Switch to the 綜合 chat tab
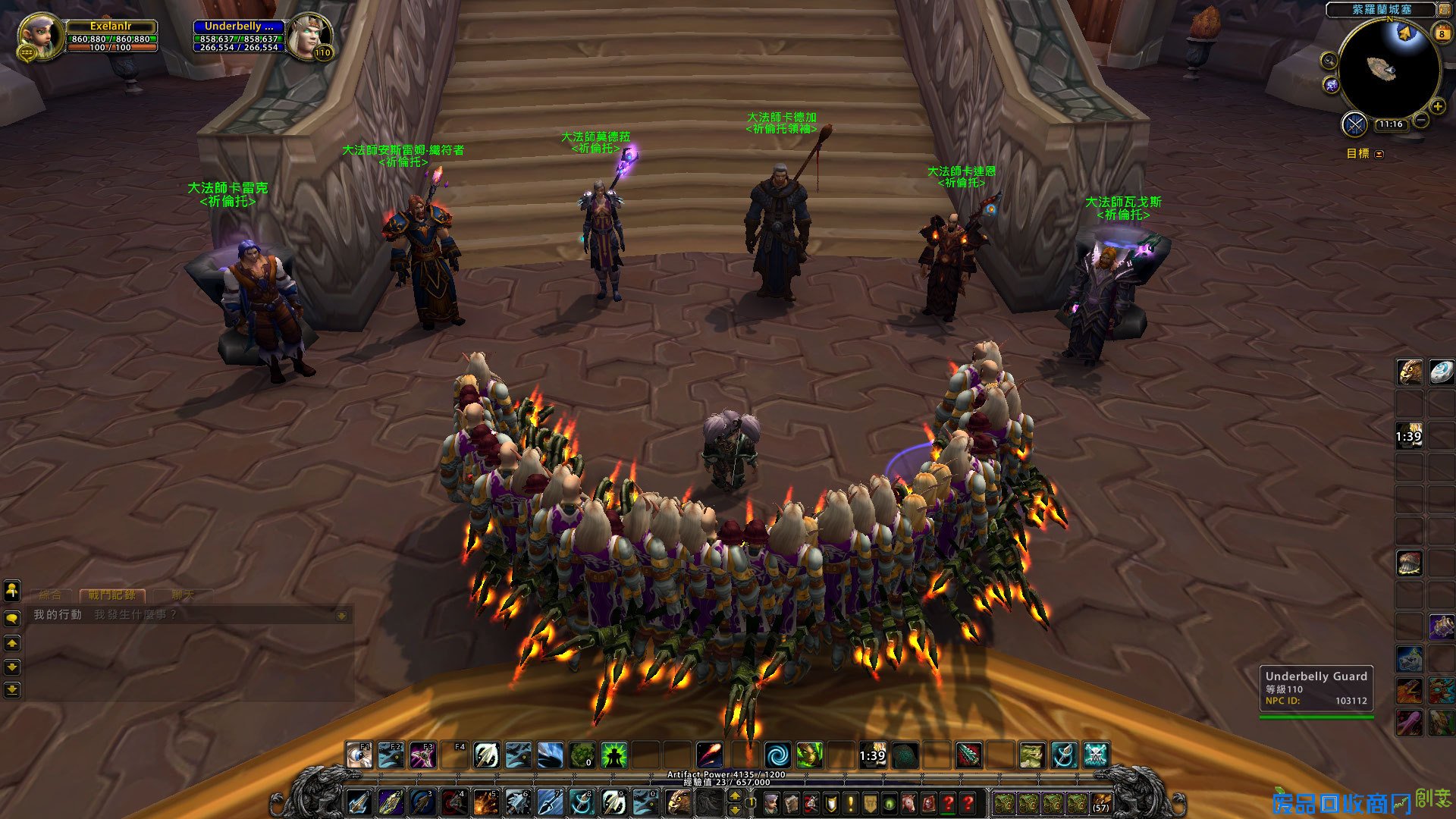 (x=50, y=595)
